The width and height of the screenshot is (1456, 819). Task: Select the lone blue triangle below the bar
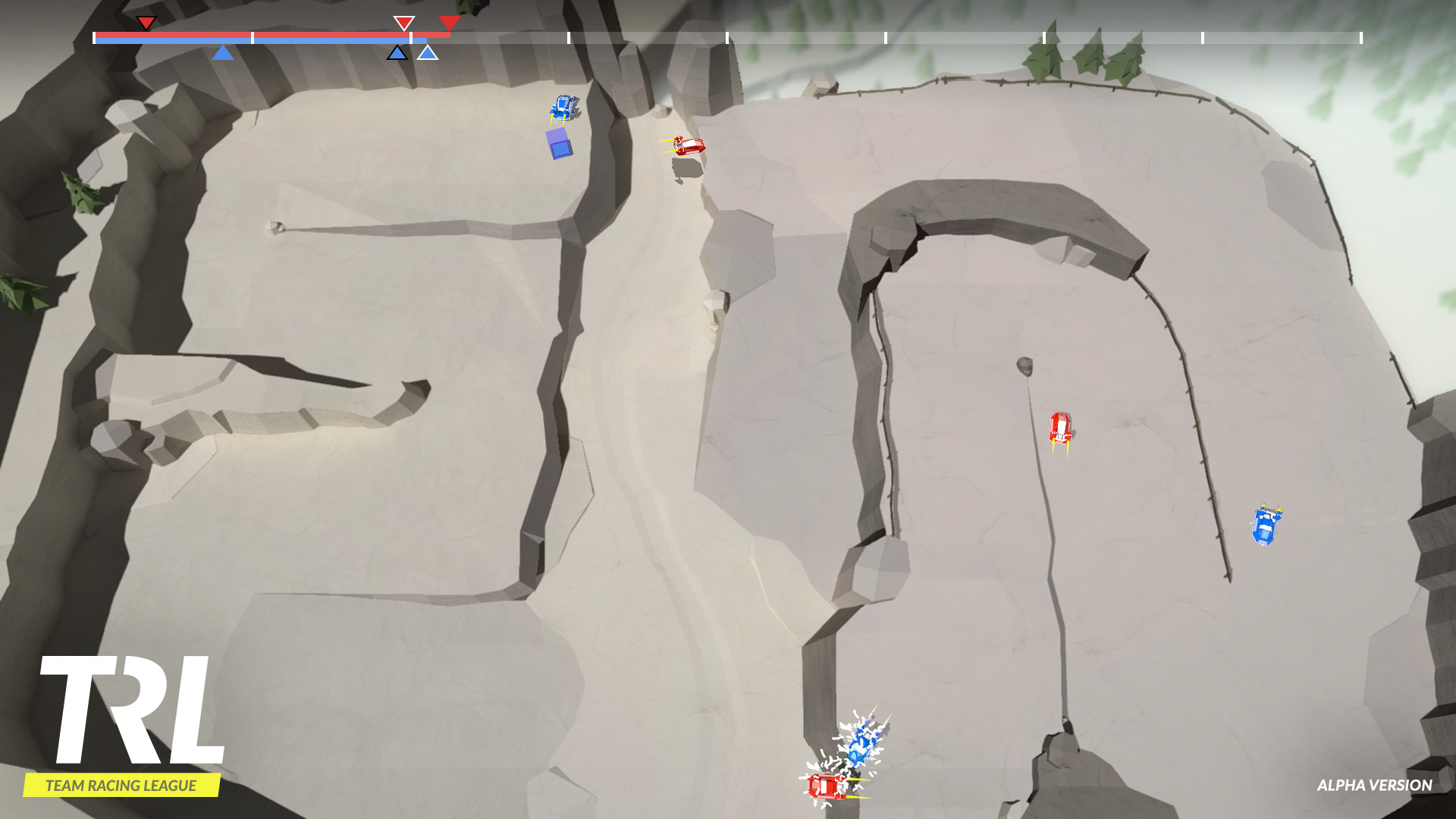pyautogui.click(x=223, y=53)
